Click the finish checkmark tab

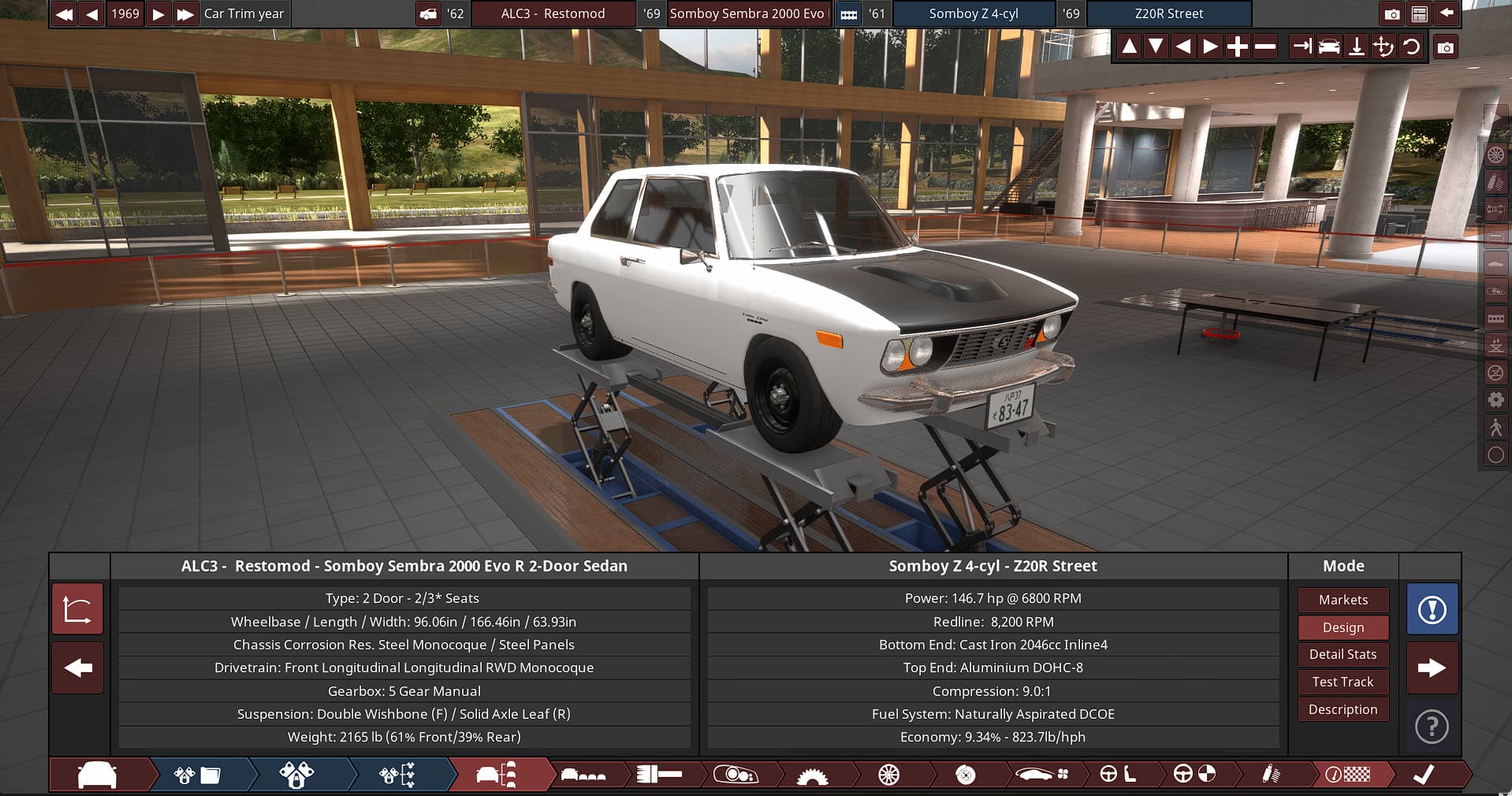1424,775
